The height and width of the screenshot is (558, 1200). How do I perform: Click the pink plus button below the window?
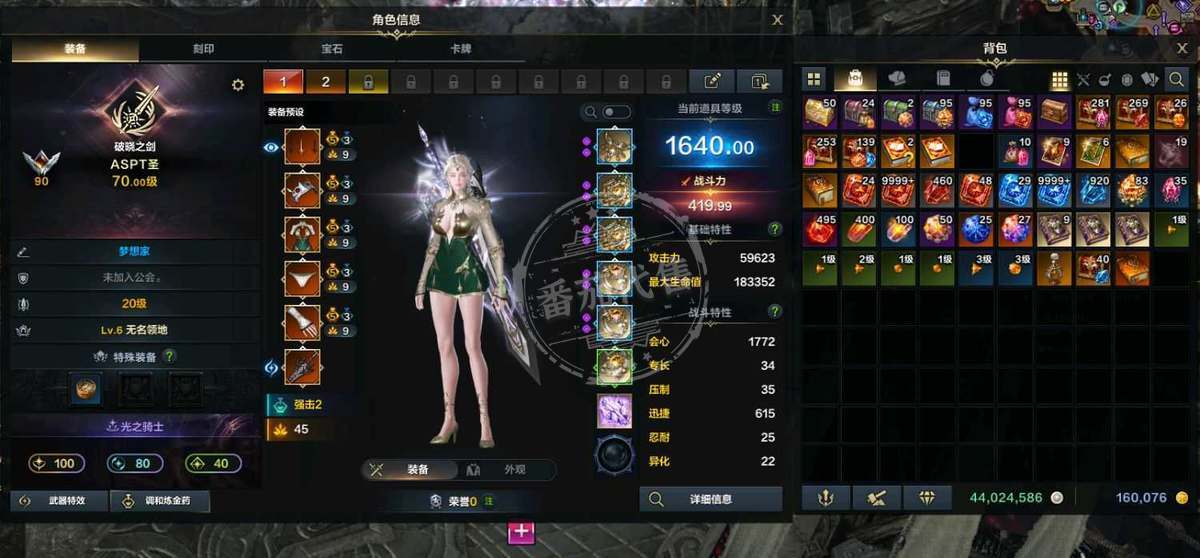pyautogui.click(x=522, y=532)
